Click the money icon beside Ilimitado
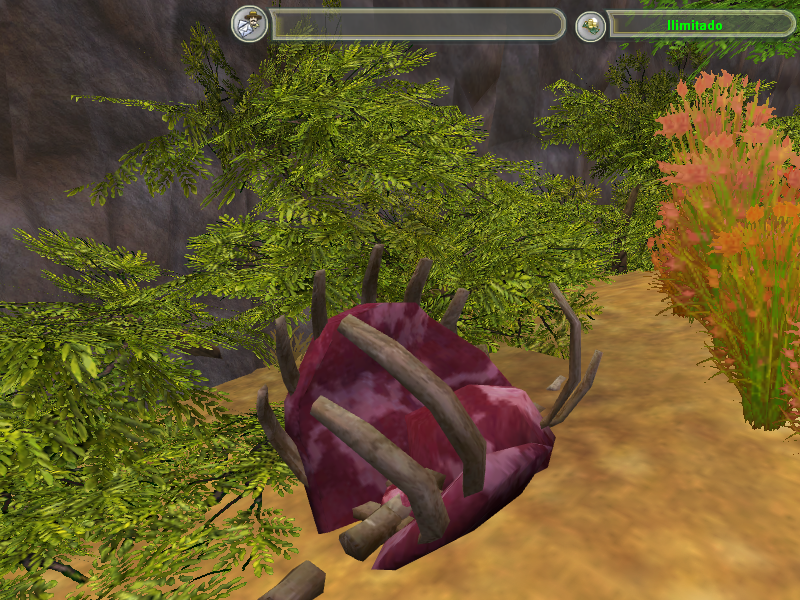The height and width of the screenshot is (600, 800). [591, 26]
